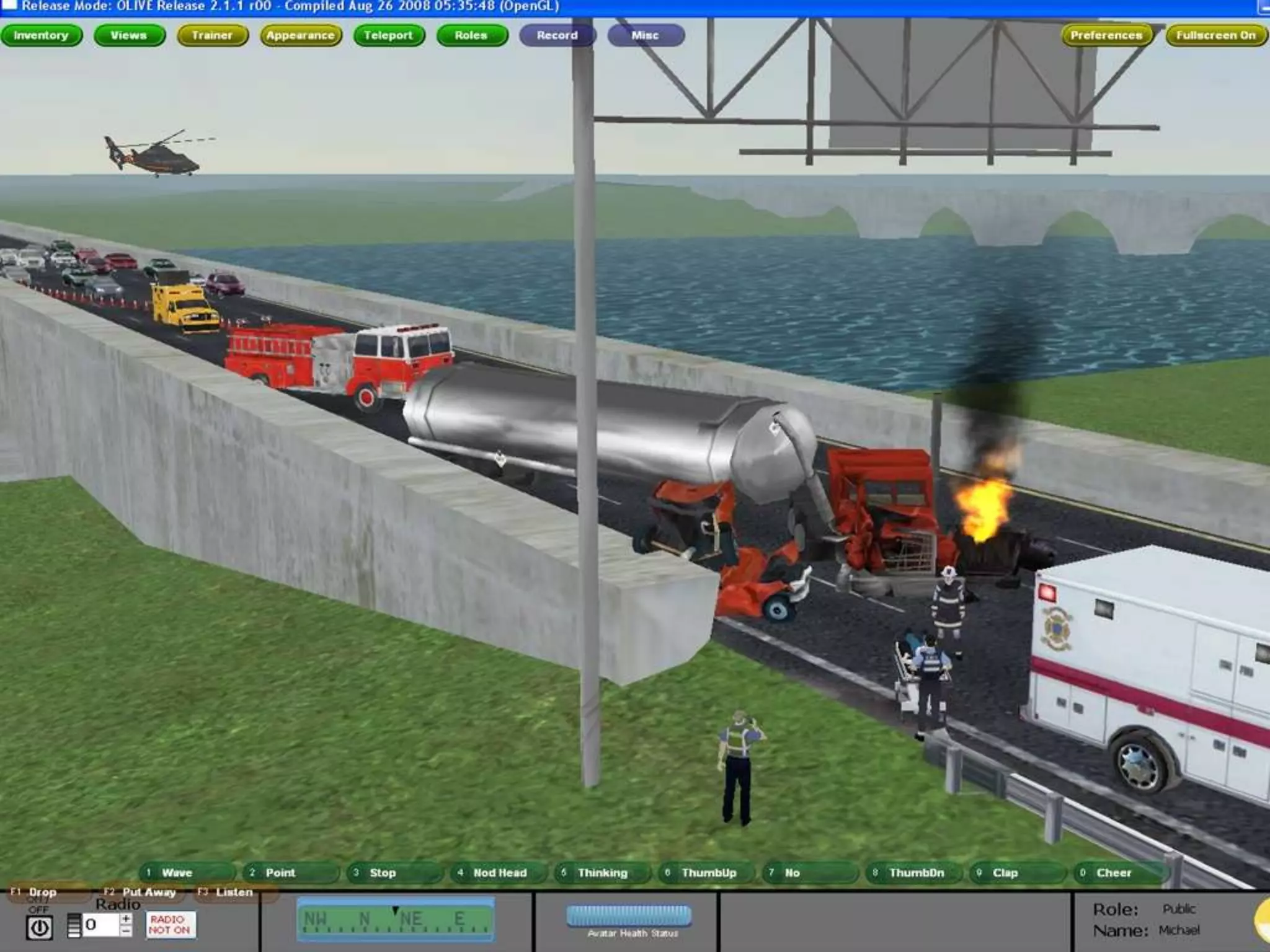Screen dimensions: 1270x952
Task: Open the Roles menu
Action: coord(471,35)
